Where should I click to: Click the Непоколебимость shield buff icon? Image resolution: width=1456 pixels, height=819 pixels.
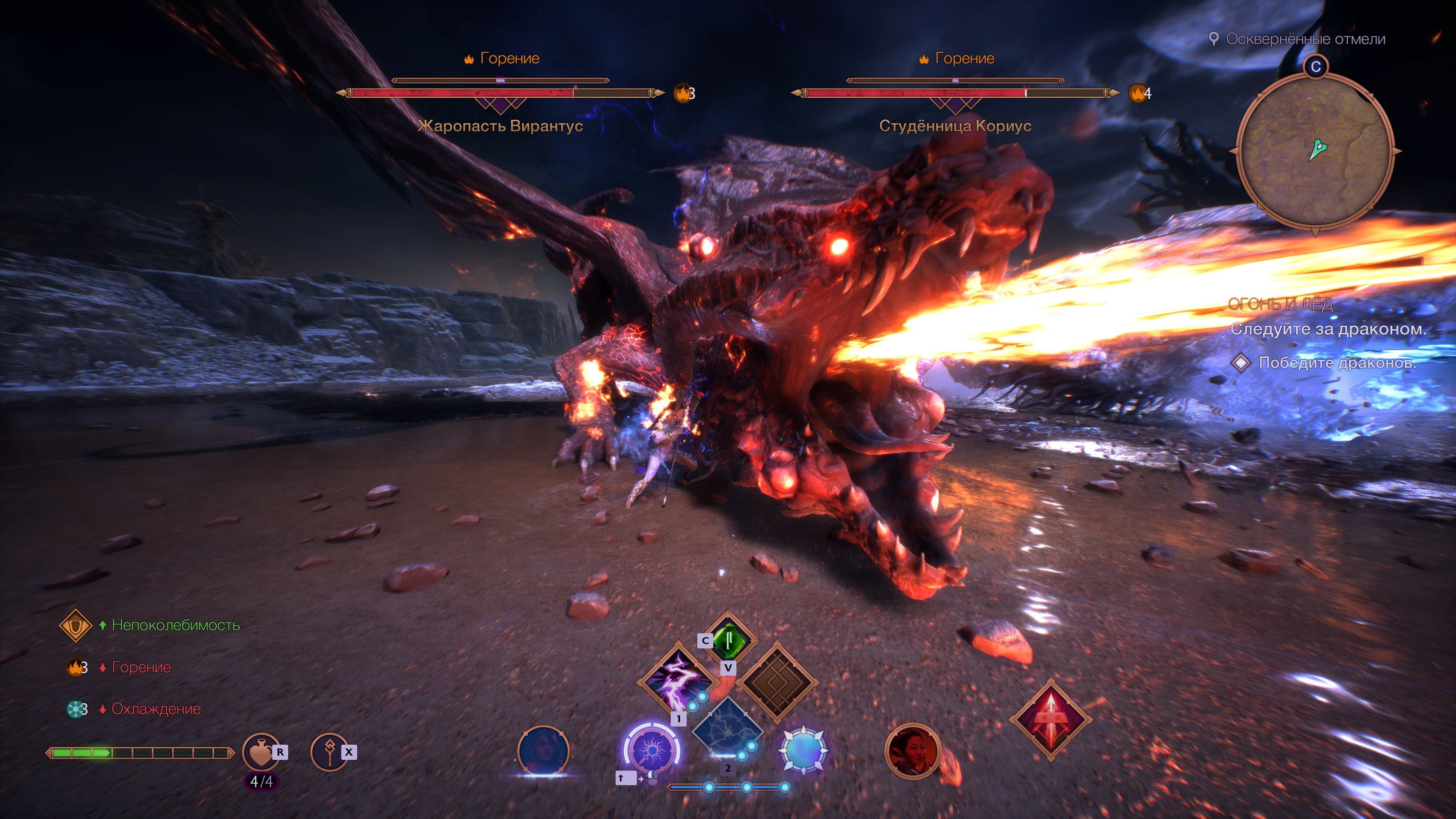76,625
